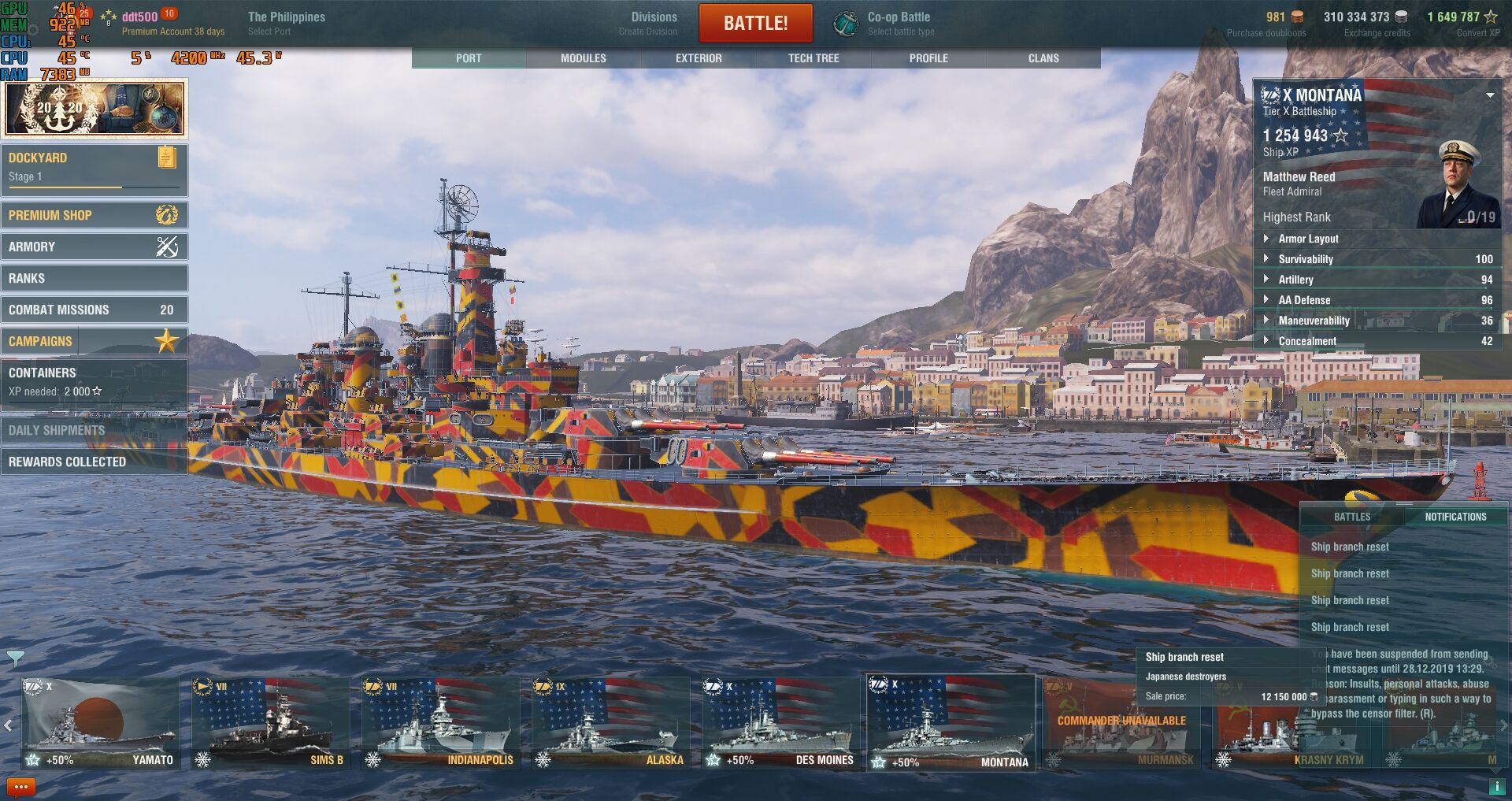1512x801 pixels.
Task: Go to the Profile tab
Action: (928, 58)
